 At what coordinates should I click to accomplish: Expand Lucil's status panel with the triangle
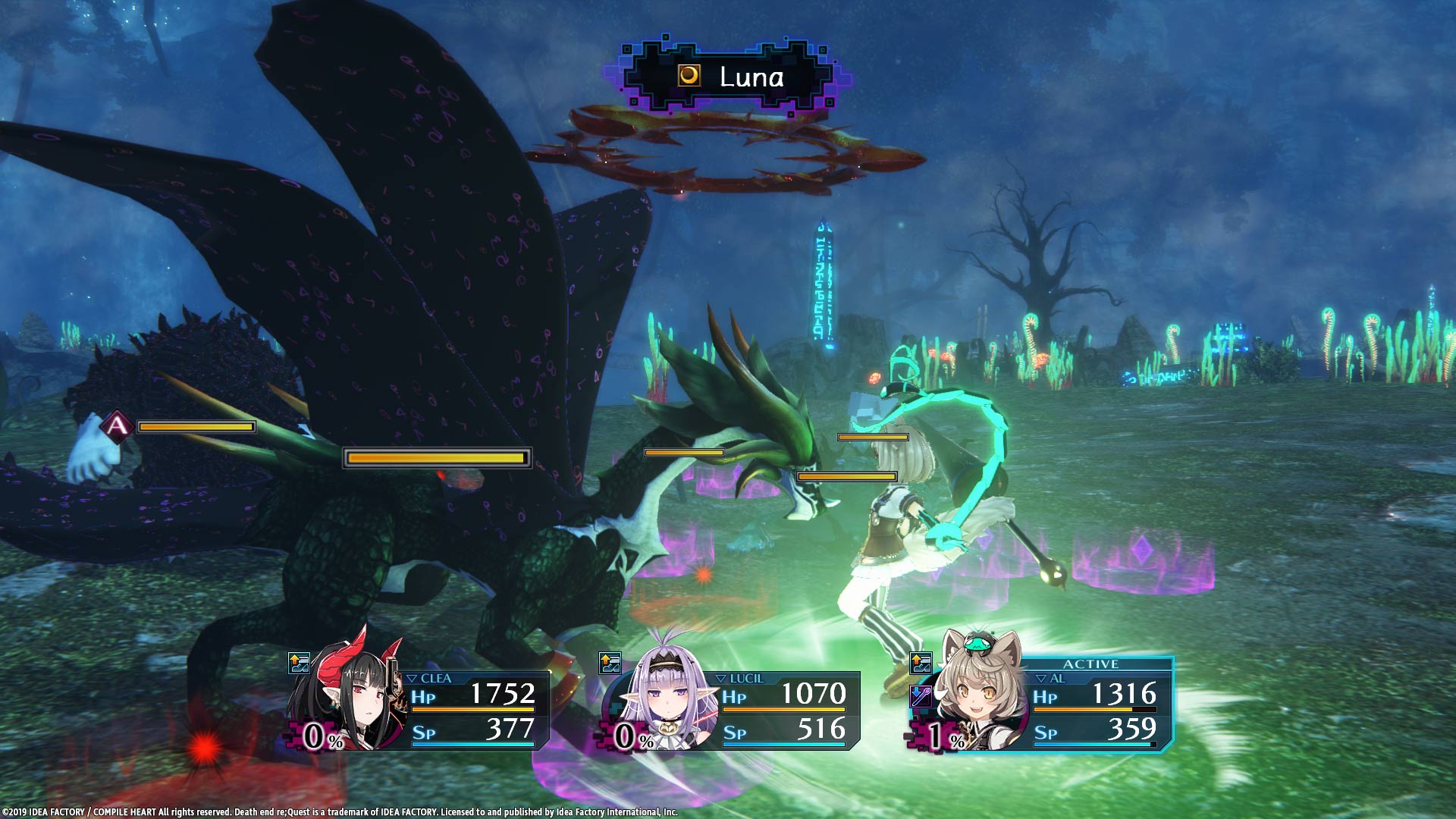click(x=721, y=679)
